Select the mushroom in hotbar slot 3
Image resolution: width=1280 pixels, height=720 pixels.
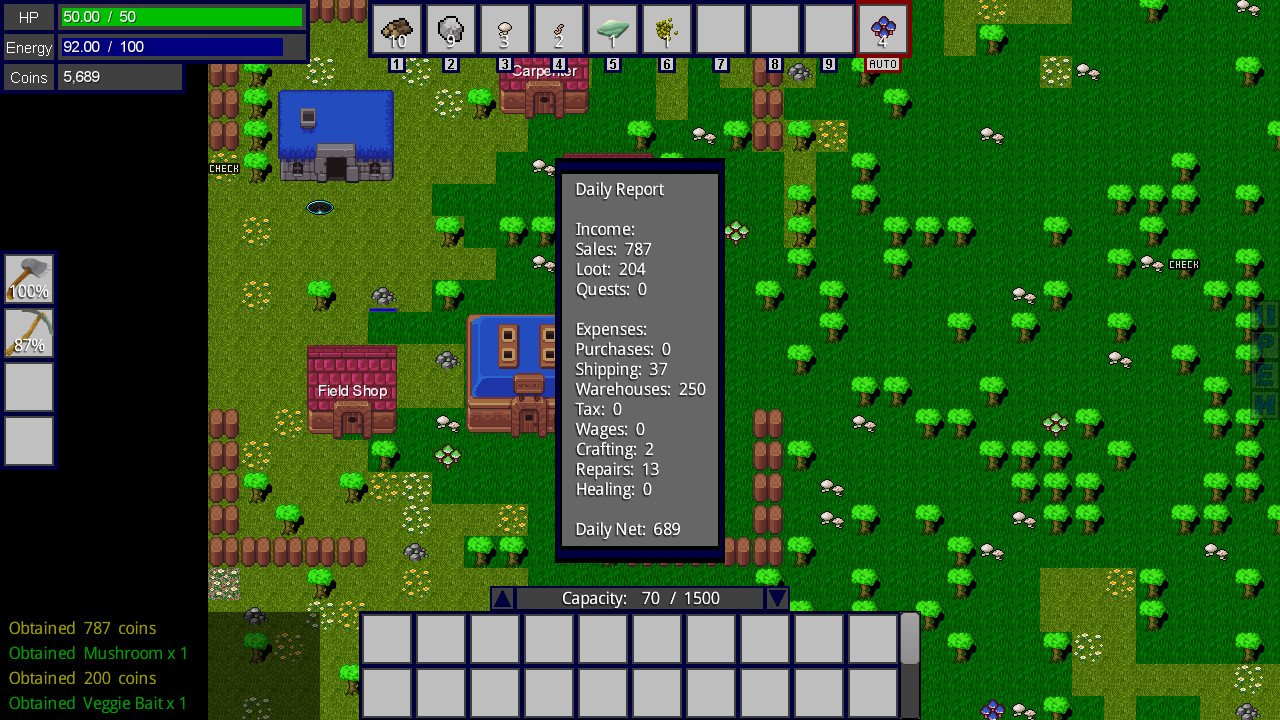point(504,28)
